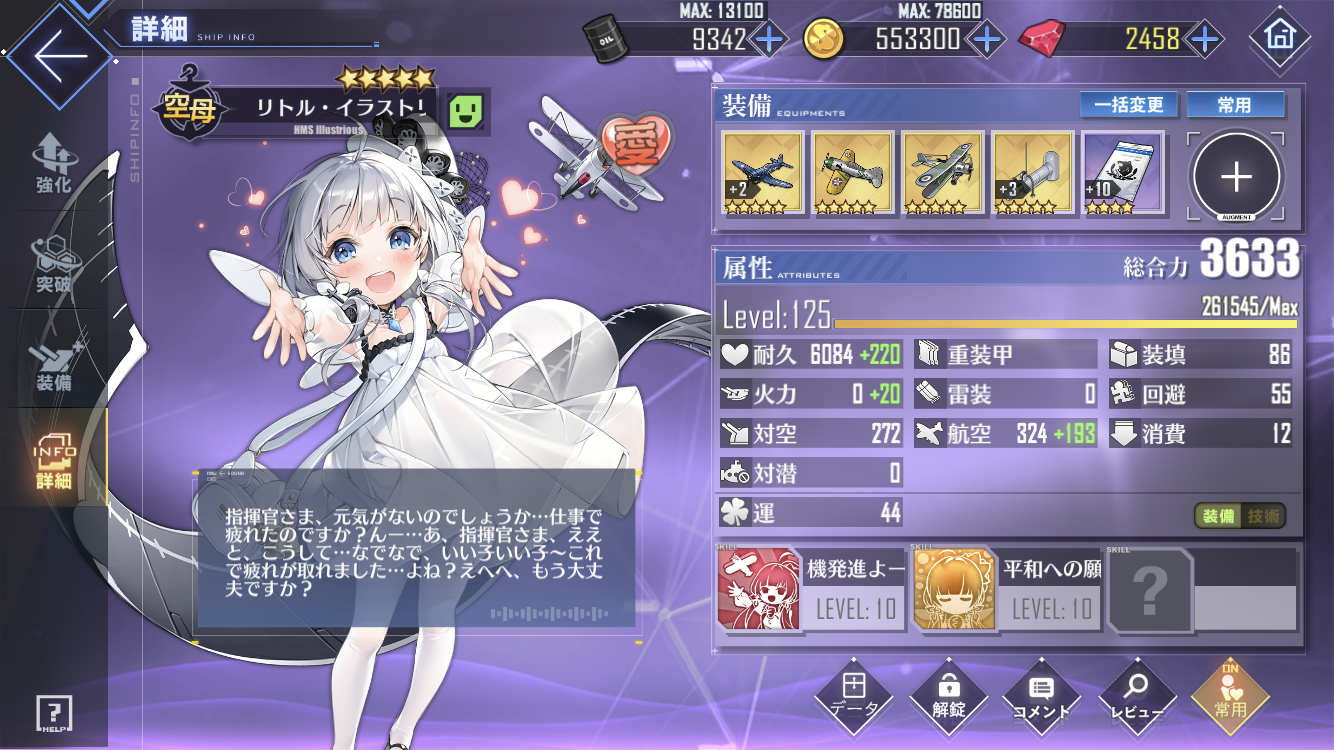The height and width of the screenshot is (750, 1334).
Task: Buy more gems with the plus button
Action: [x=1205, y=39]
